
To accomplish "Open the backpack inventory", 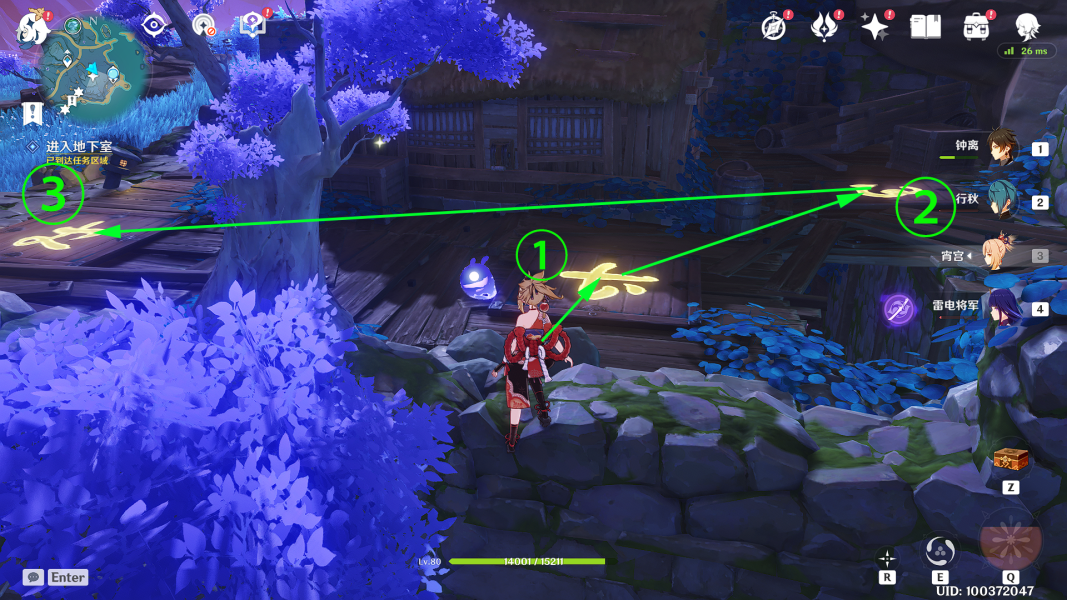I will pos(975,27).
